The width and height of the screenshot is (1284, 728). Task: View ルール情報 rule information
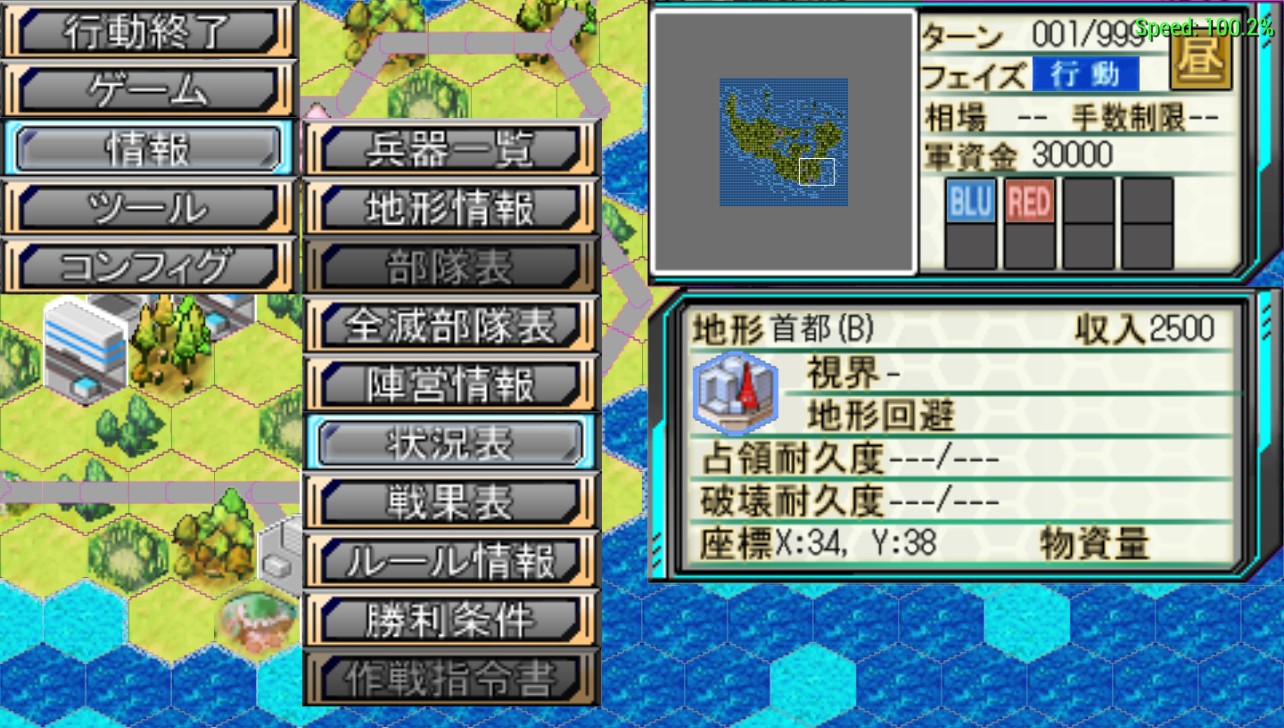451,561
